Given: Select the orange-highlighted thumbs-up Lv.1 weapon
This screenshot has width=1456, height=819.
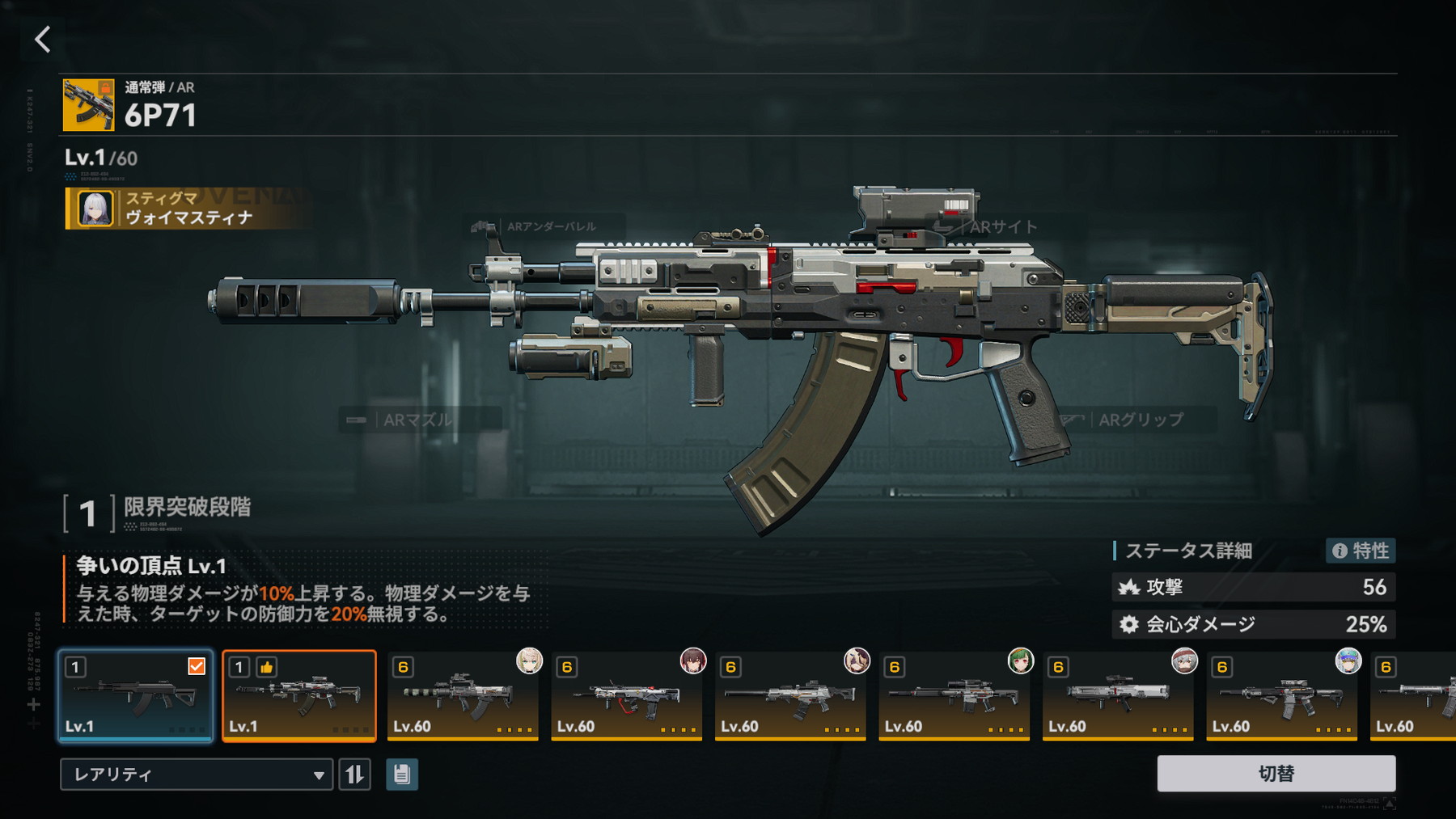Looking at the screenshot, I should coord(299,696).
